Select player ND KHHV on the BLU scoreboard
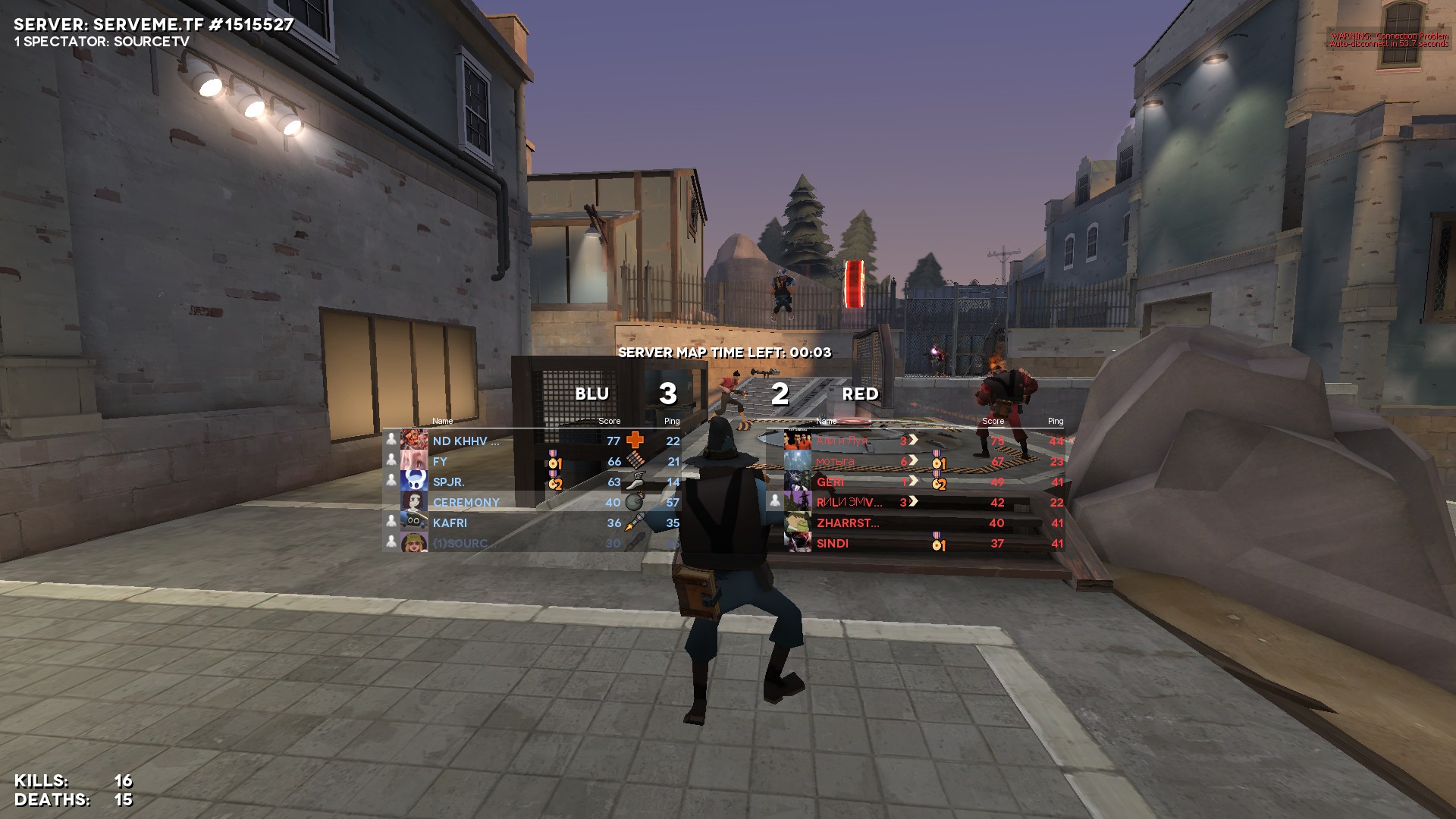The height and width of the screenshot is (819, 1456). [x=466, y=441]
